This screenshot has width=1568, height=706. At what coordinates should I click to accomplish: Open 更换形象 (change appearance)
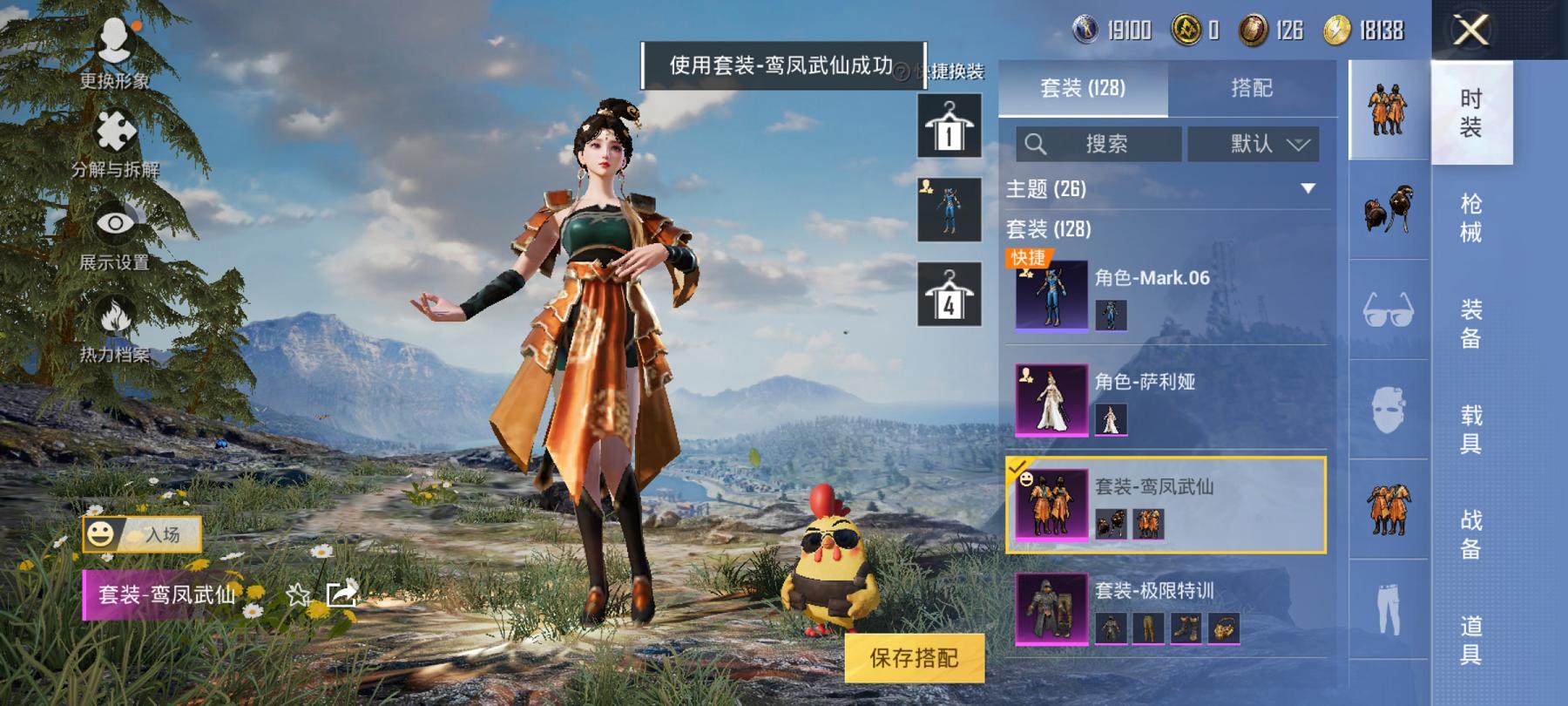click(x=115, y=52)
